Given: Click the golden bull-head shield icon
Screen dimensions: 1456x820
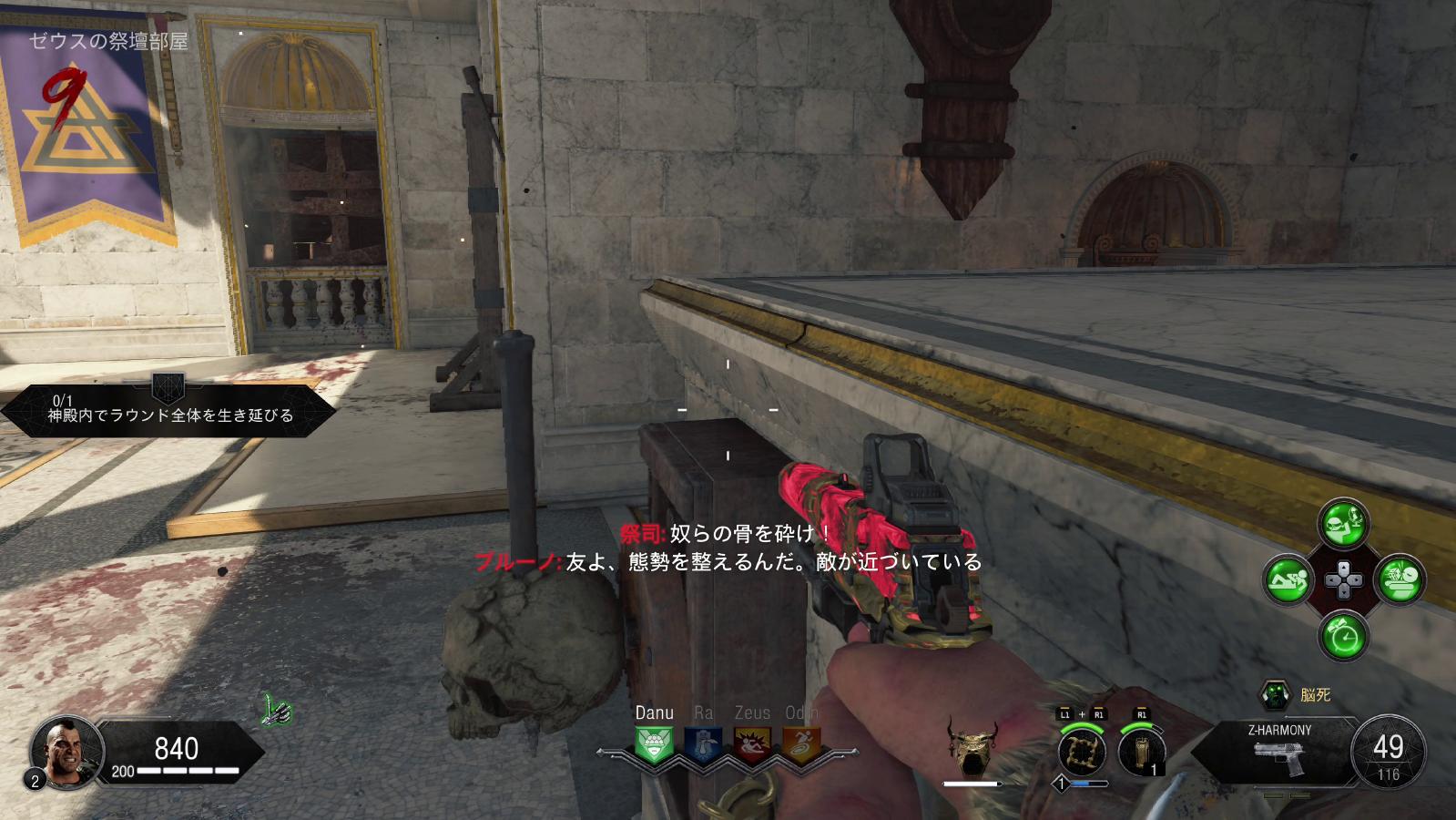Looking at the screenshot, I should [972, 745].
